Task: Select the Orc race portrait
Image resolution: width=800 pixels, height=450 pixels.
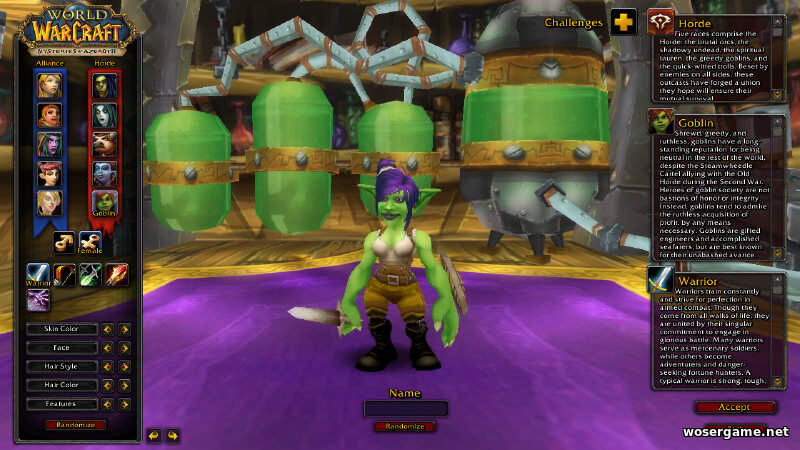Action: tap(105, 86)
